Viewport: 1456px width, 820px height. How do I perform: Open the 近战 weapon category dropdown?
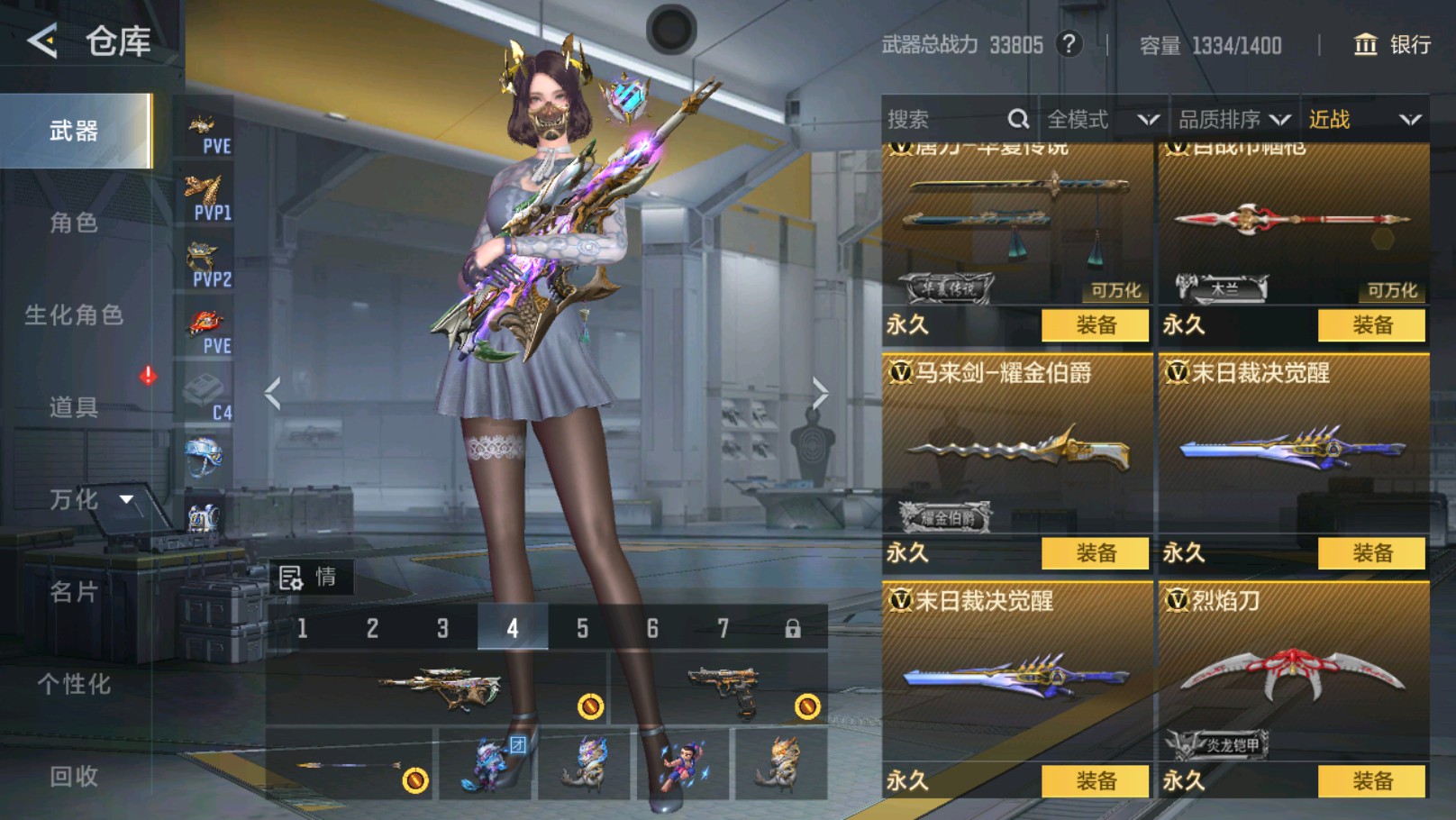pyautogui.click(x=1360, y=118)
